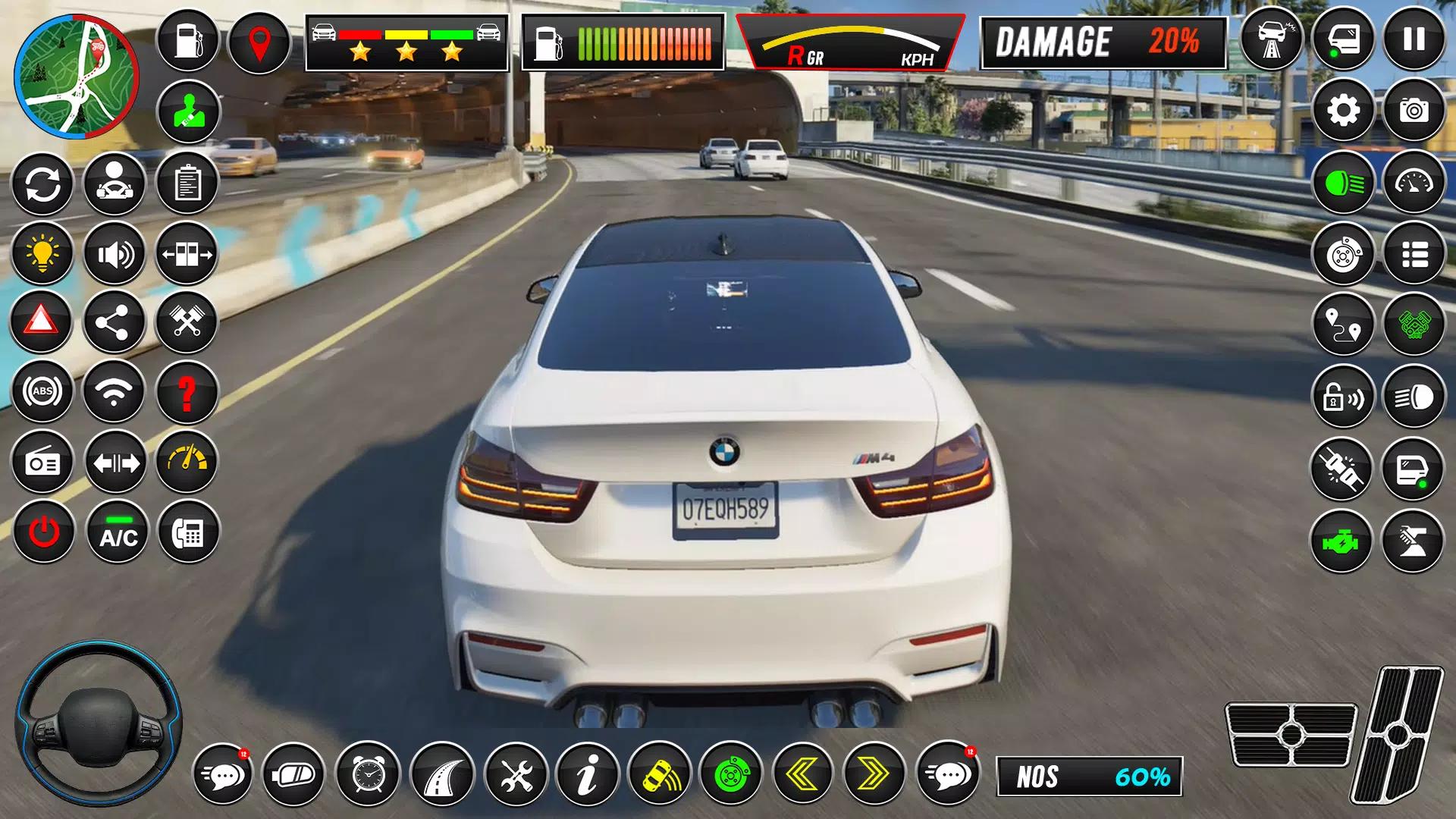Image resolution: width=1456 pixels, height=819 pixels.
Task: Tap the ABS brake icon
Action: click(42, 392)
